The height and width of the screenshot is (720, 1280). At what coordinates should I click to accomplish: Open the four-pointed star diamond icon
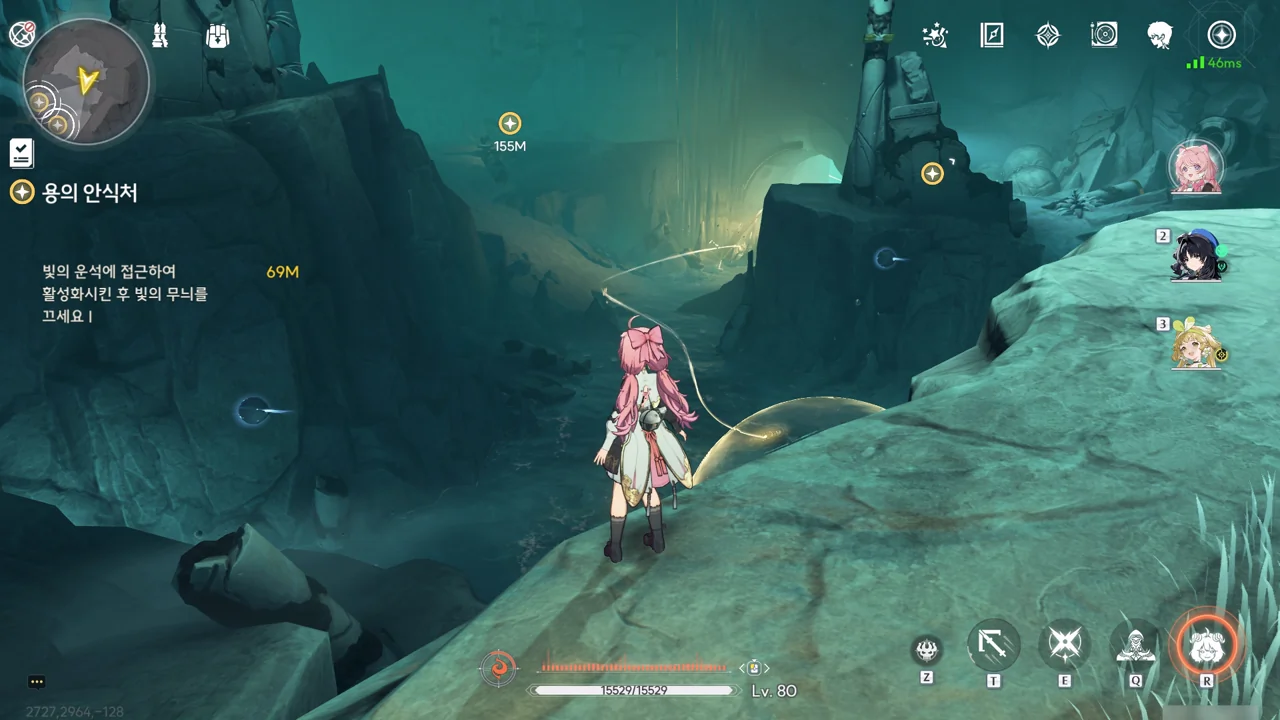click(x=1047, y=36)
